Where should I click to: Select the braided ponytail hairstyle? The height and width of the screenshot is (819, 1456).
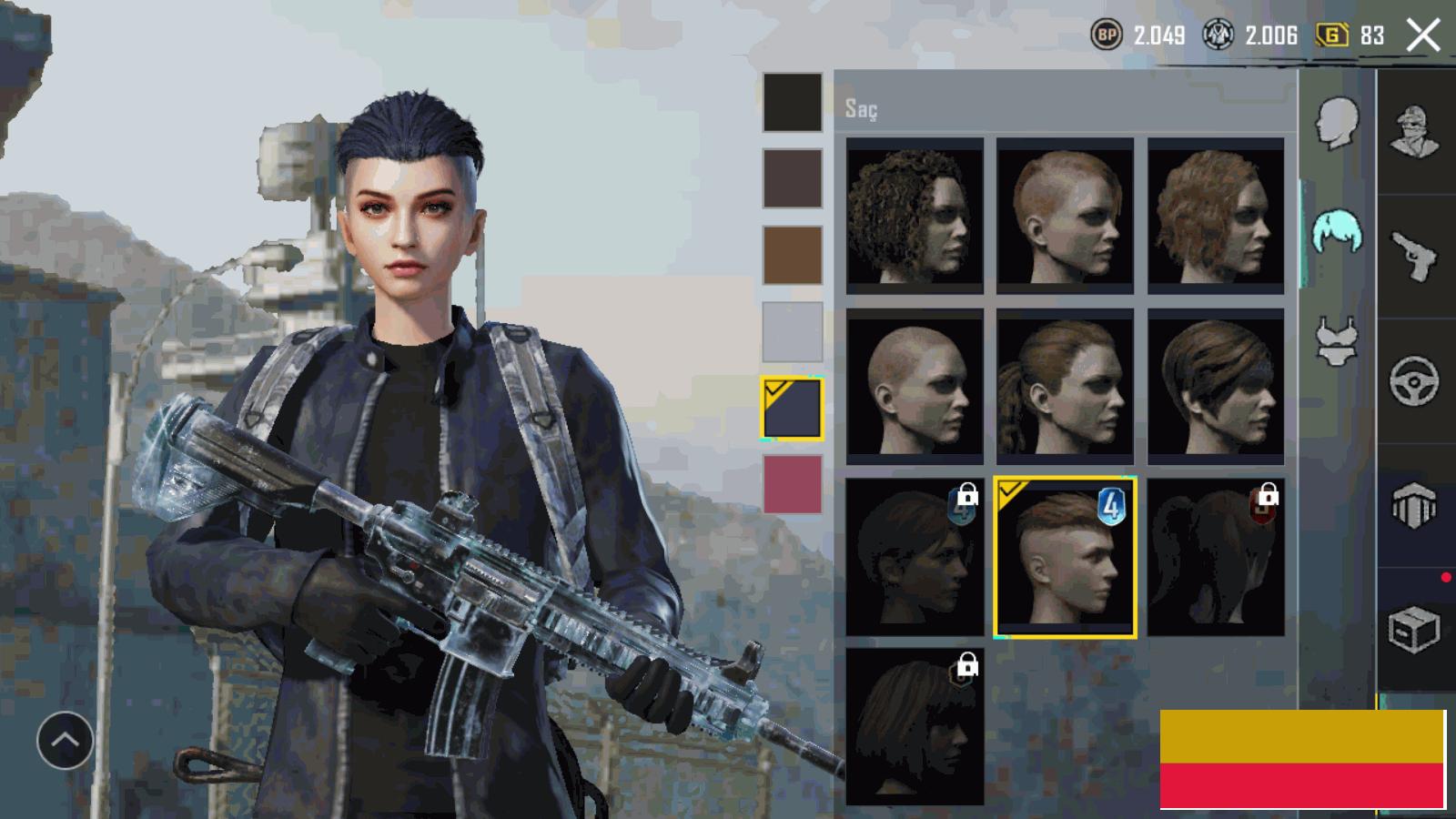1065,386
